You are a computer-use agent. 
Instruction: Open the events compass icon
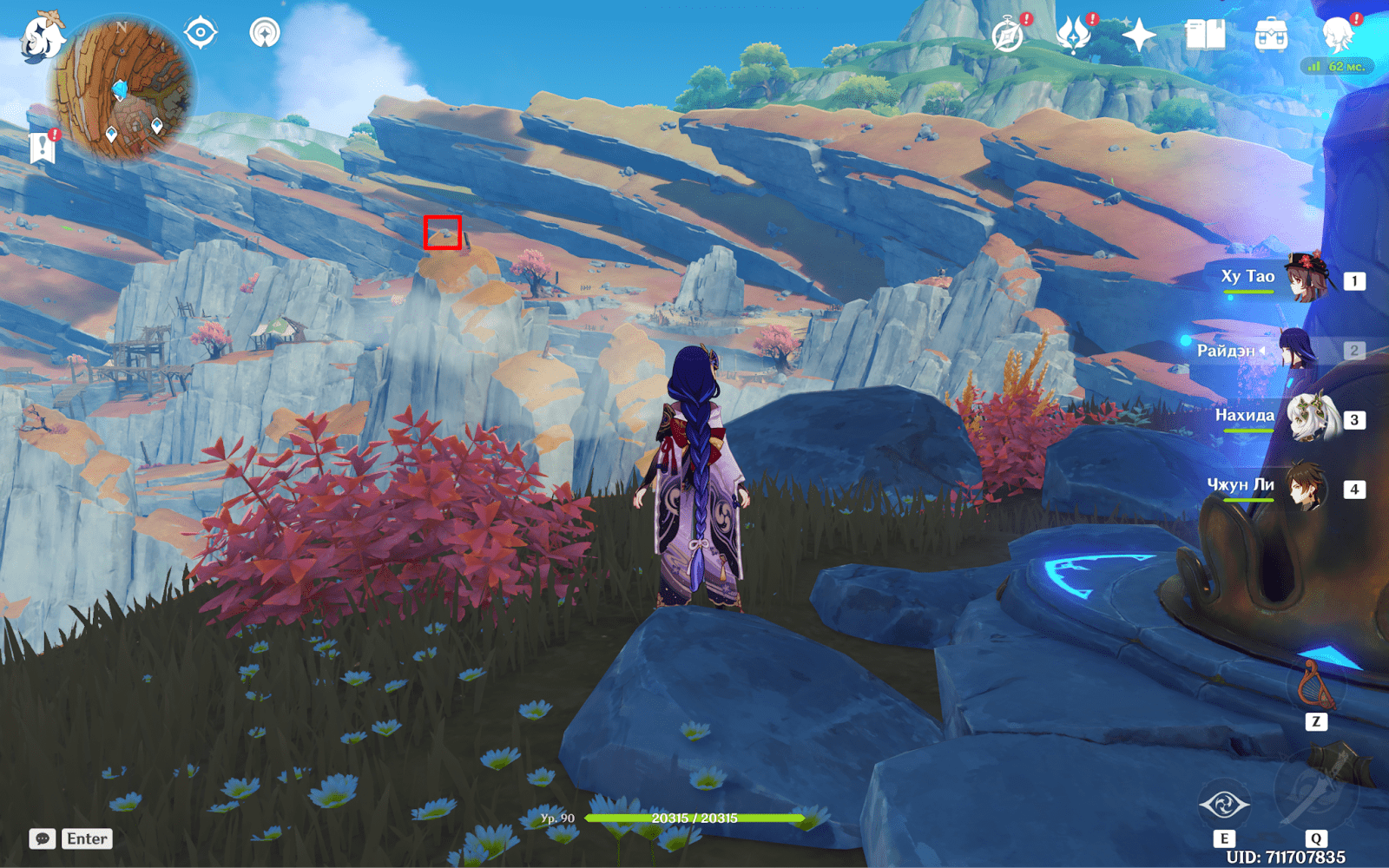click(x=1008, y=36)
